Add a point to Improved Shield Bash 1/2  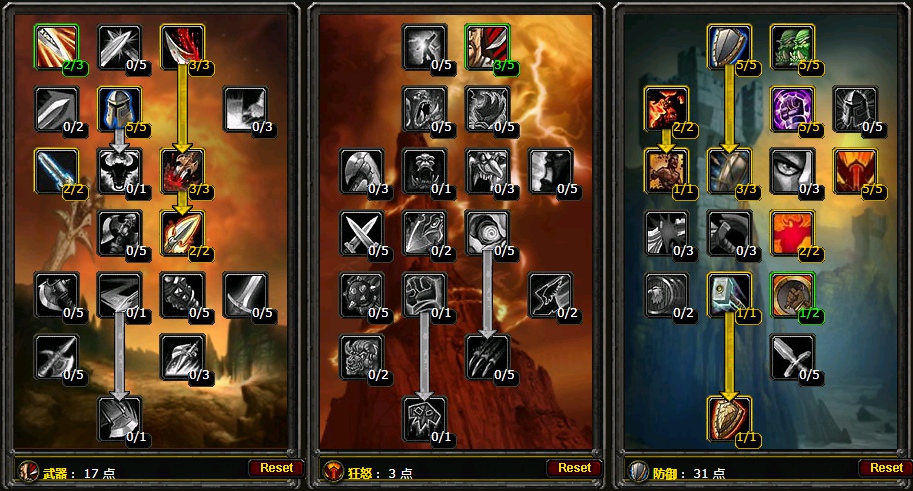pos(791,295)
